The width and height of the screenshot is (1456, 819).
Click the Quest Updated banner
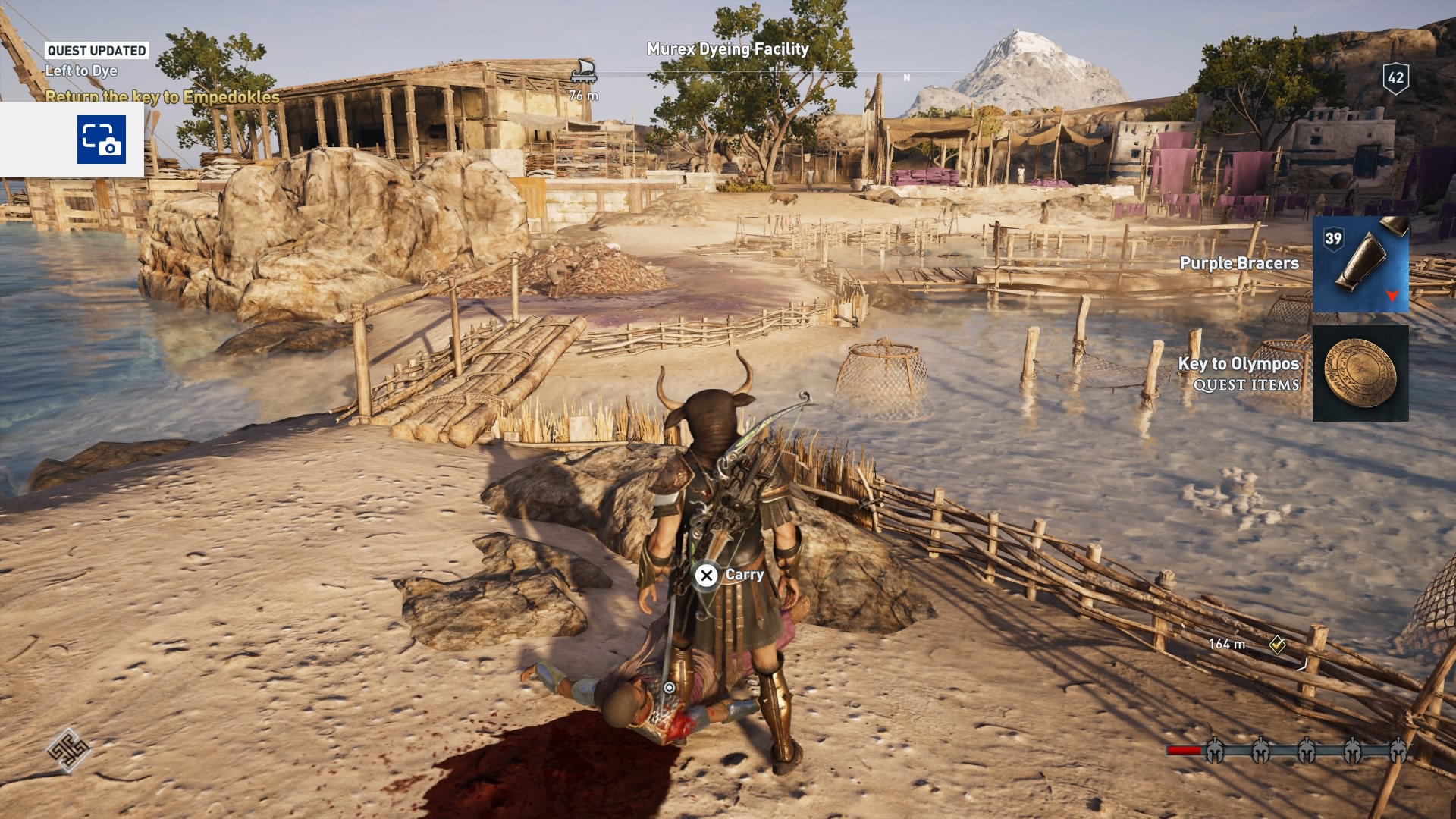(96, 51)
